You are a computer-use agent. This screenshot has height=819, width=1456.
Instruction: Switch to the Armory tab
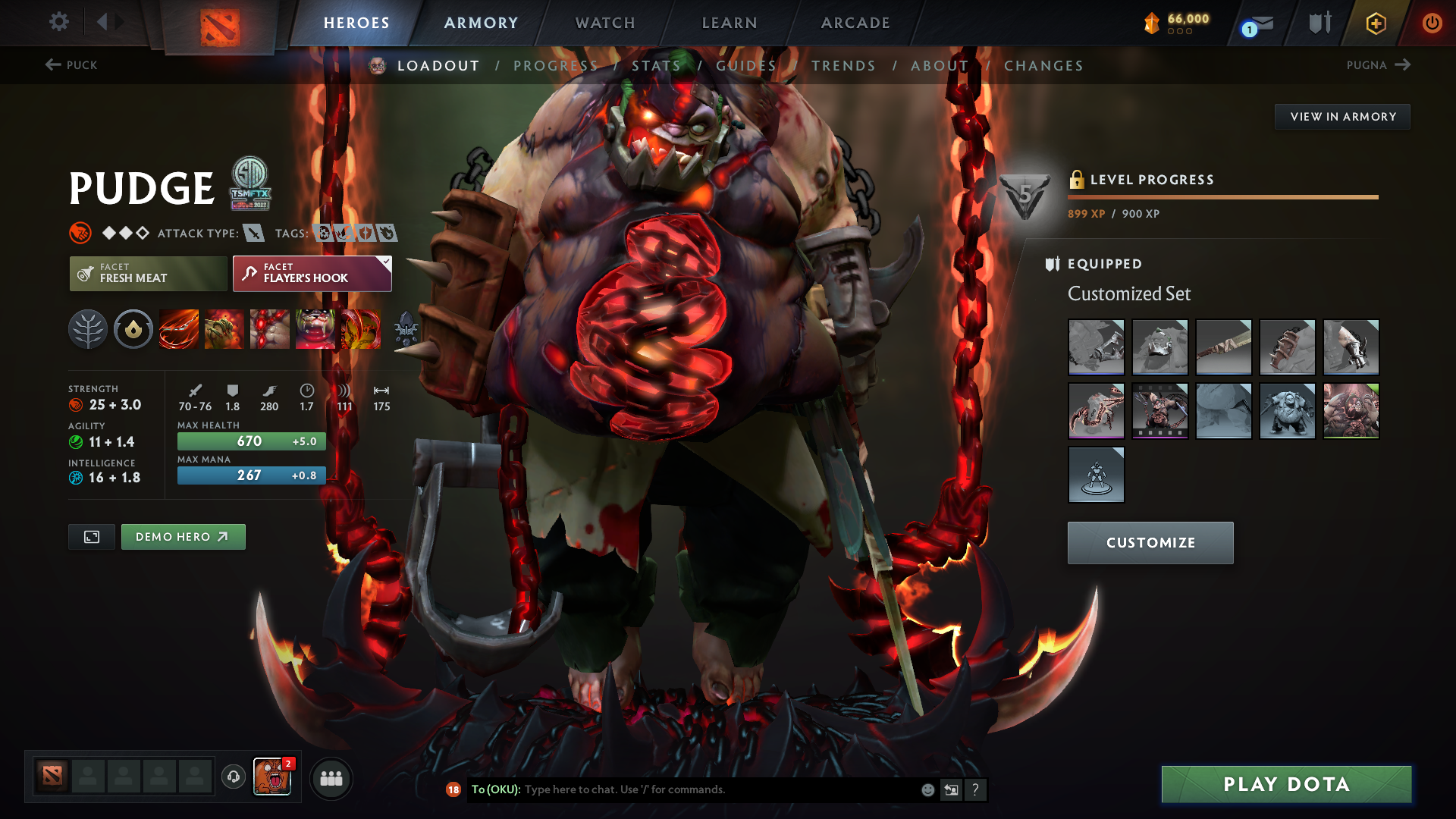(x=481, y=23)
